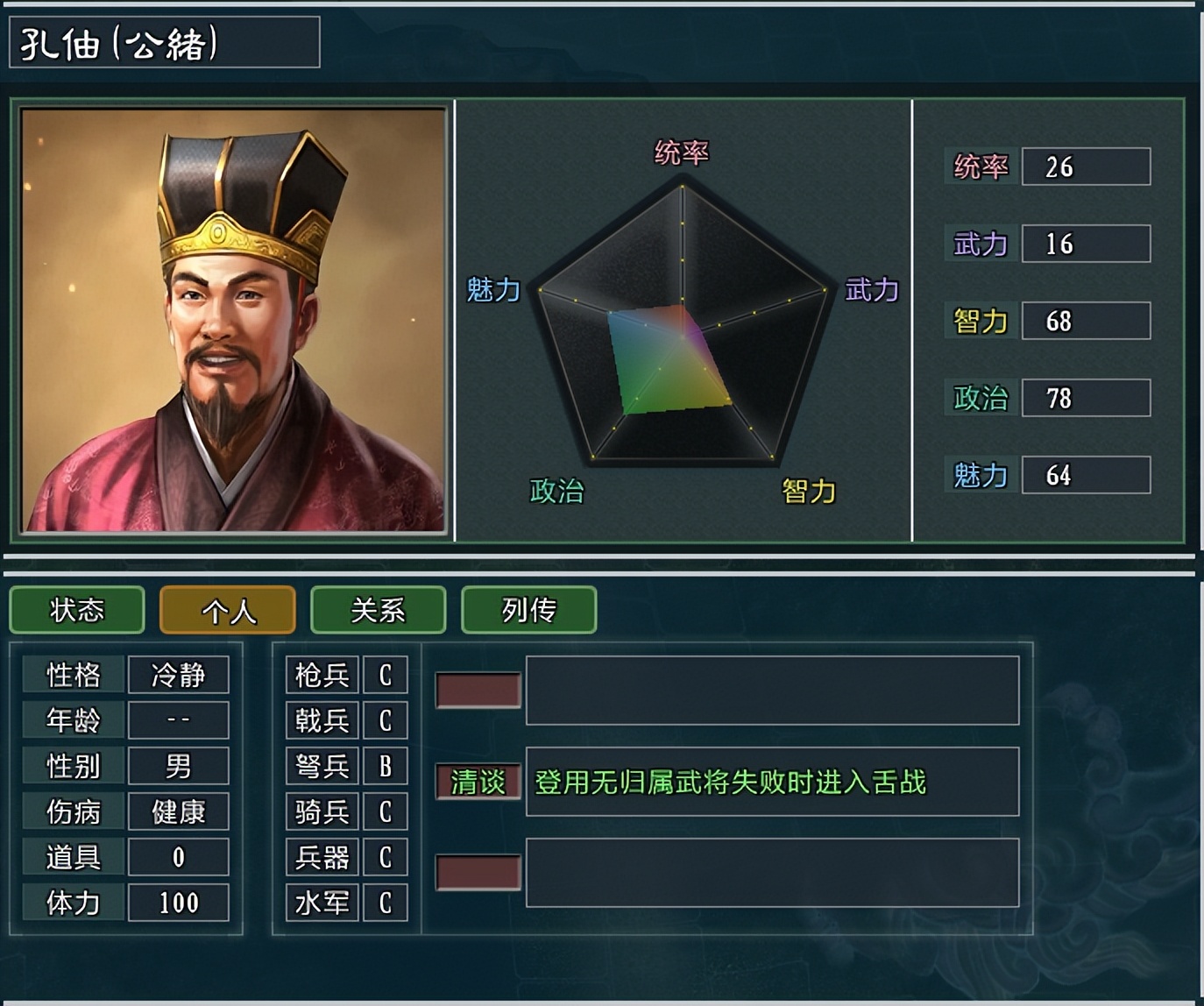Image resolution: width=1204 pixels, height=1006 pixels.
Task: Click the 兵器 C proficiency grade
Action: coord(386,857)
